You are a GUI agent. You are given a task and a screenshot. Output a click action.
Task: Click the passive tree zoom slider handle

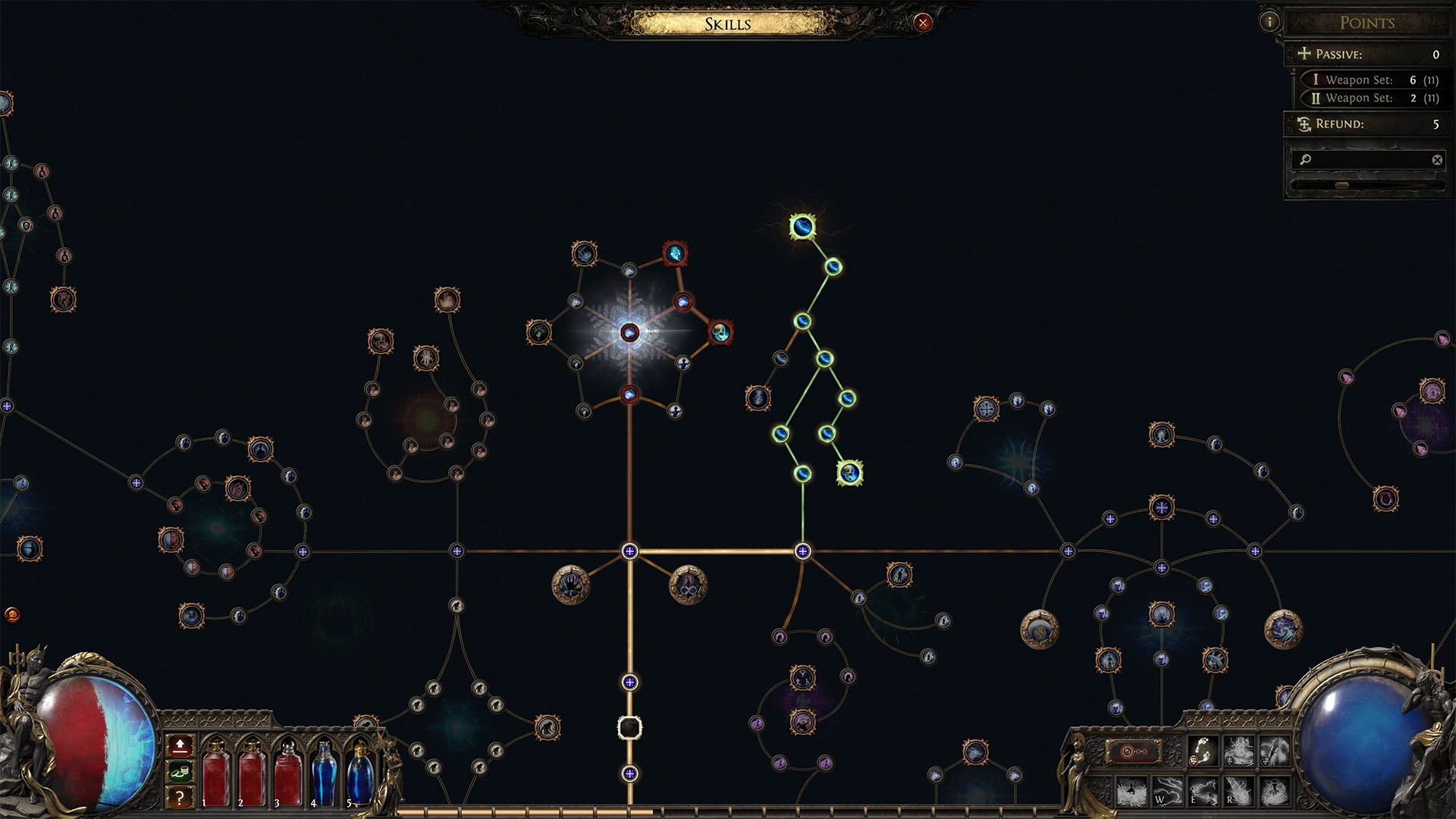coord(1341,185)
